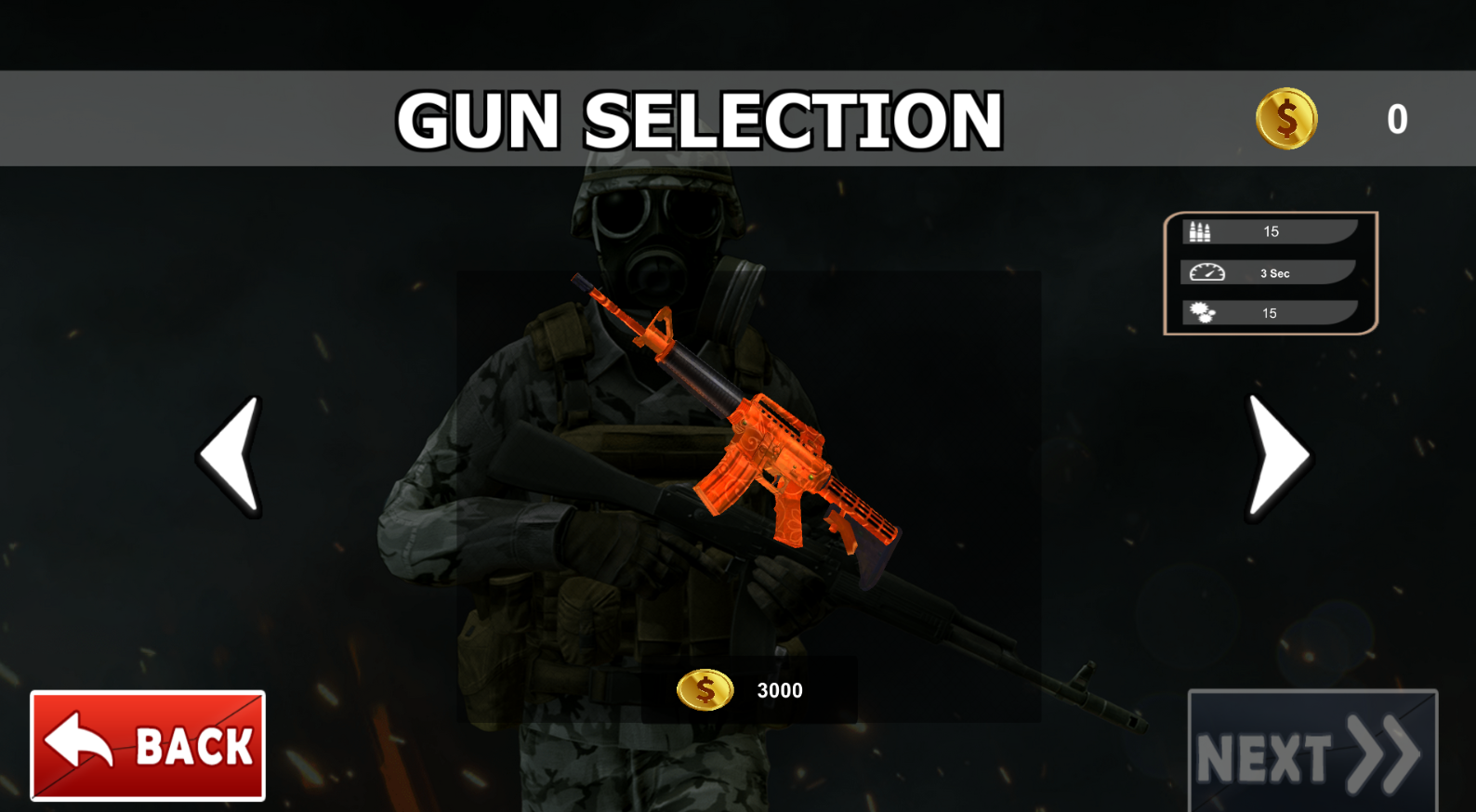Click the coin balance icon in the header

point(1288,118)
